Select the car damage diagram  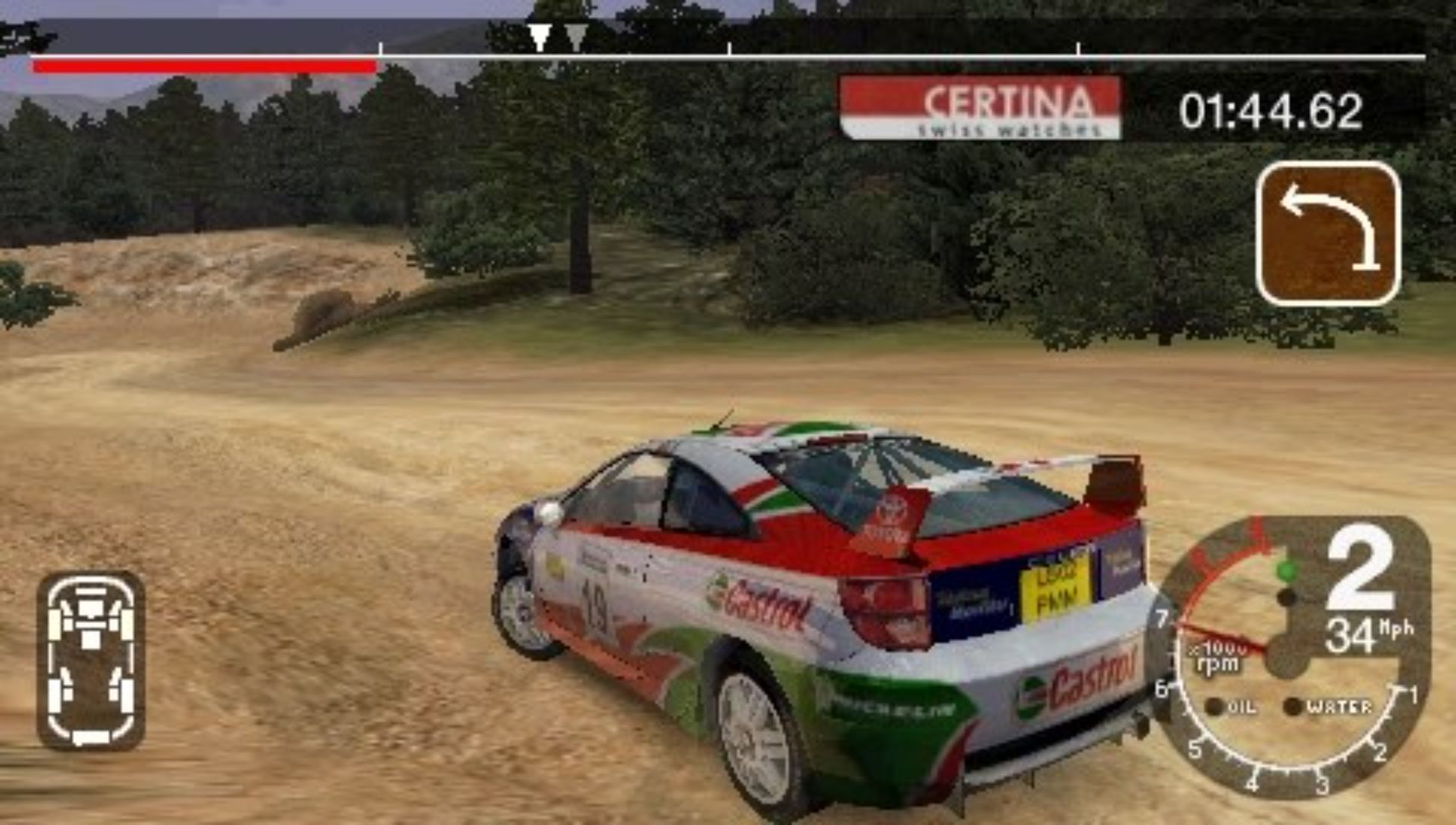tap(90, 660)
